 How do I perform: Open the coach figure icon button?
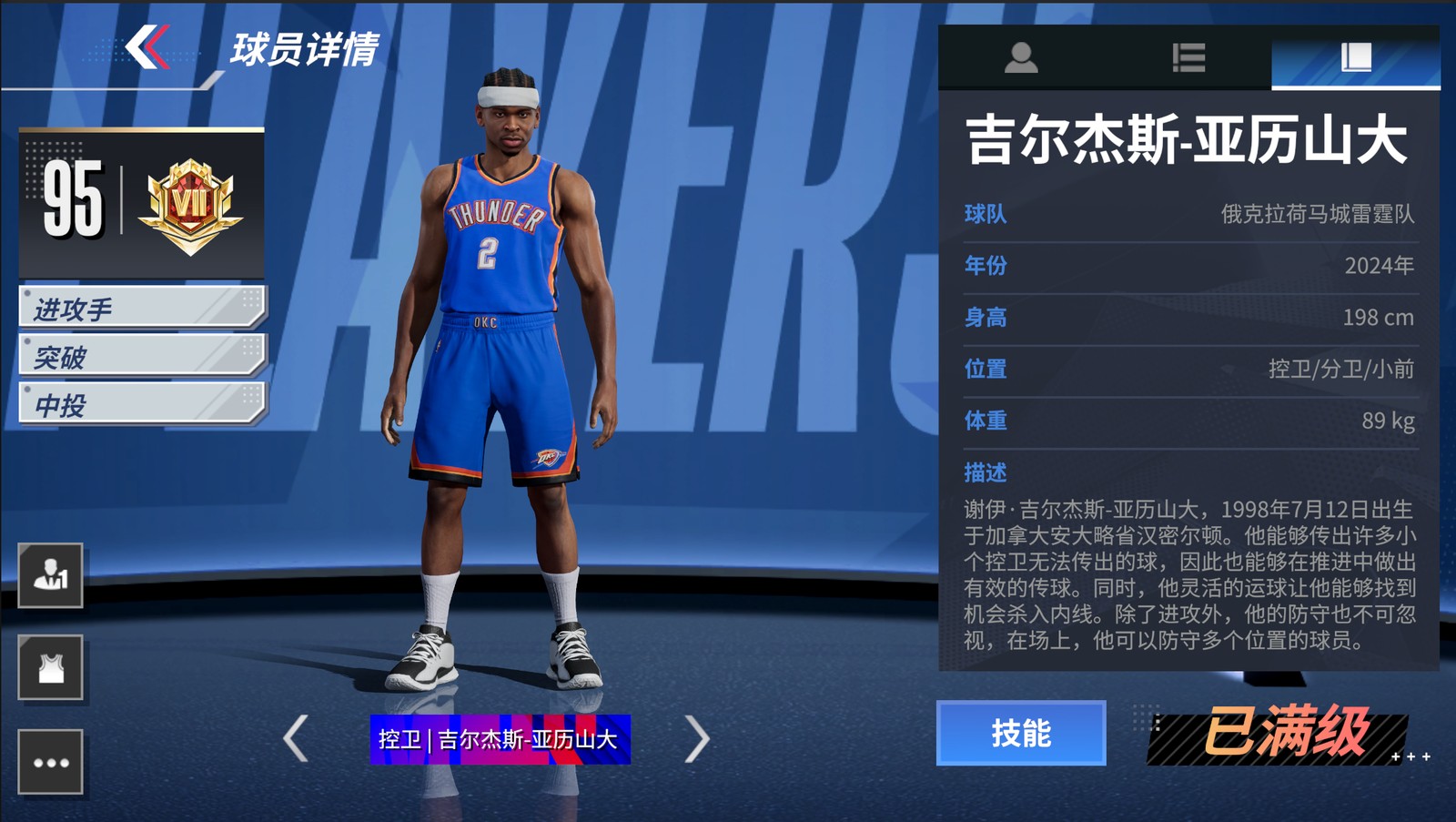51,575
